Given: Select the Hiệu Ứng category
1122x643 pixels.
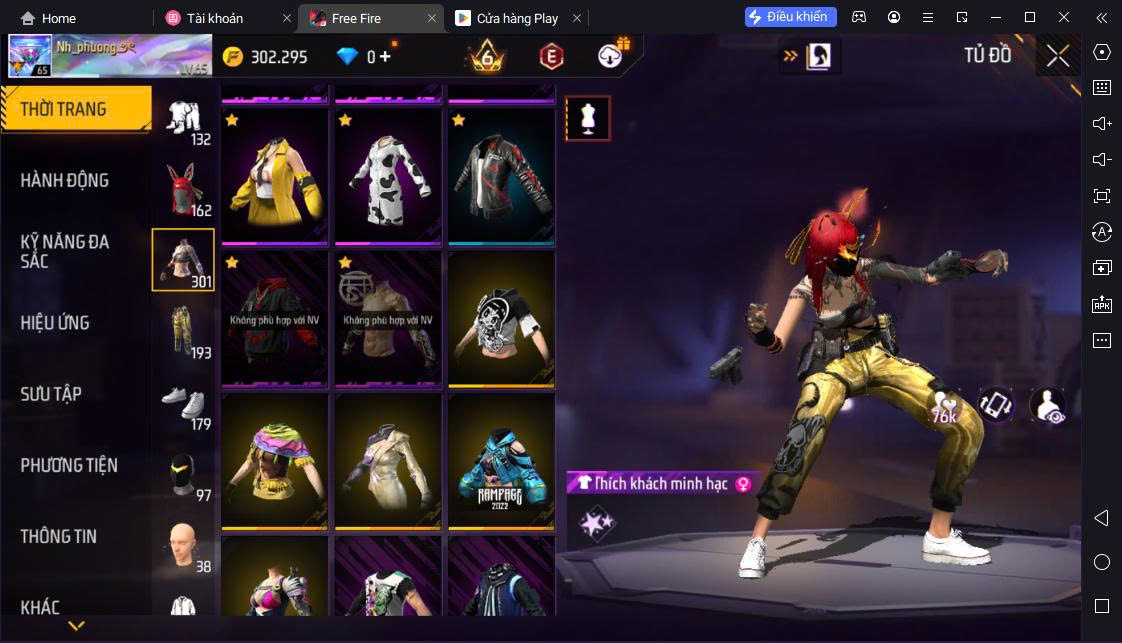Looking at the screenshot, I should (55, 322).
